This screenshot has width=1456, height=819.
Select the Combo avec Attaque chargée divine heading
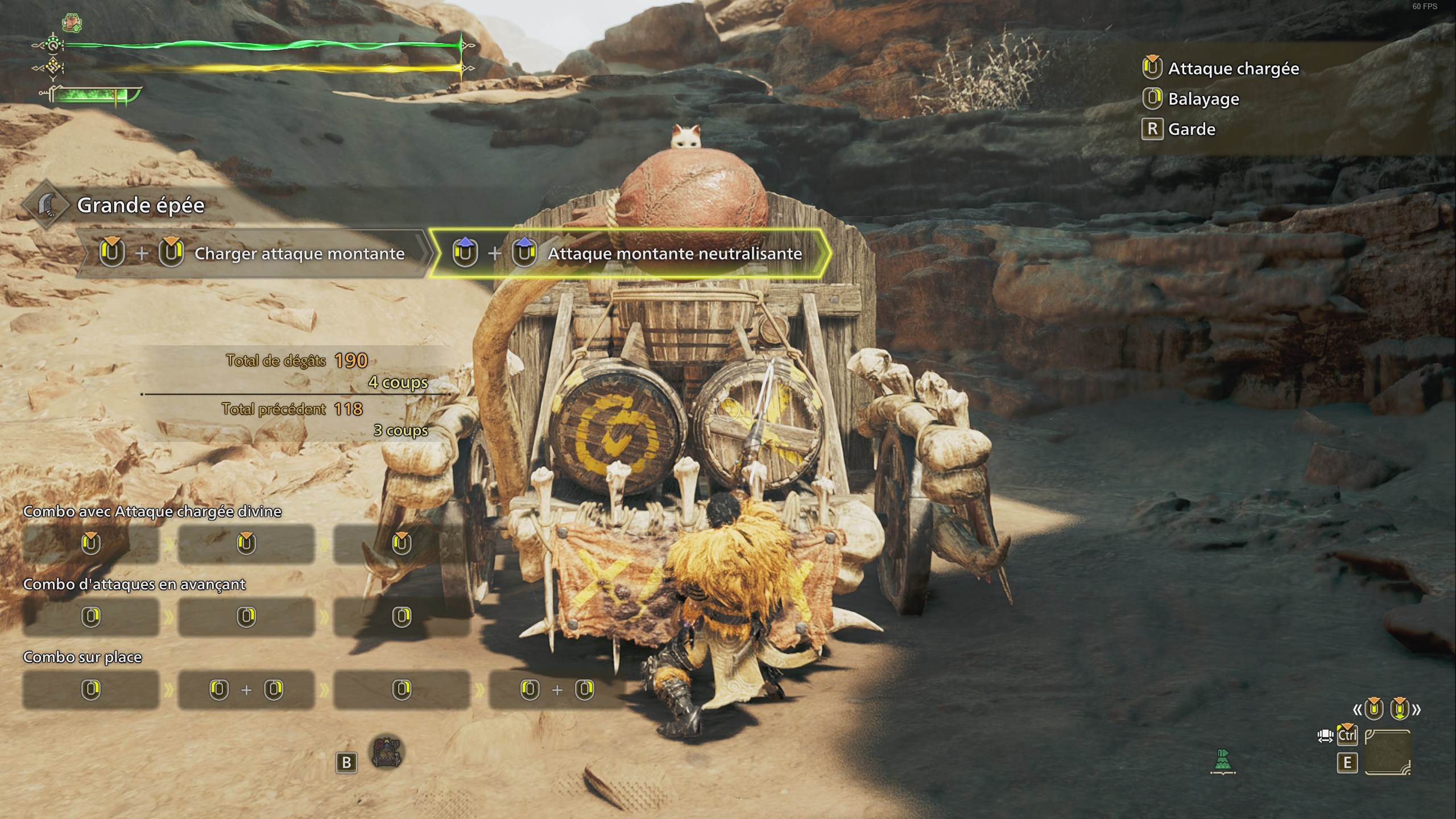[152, 511]
